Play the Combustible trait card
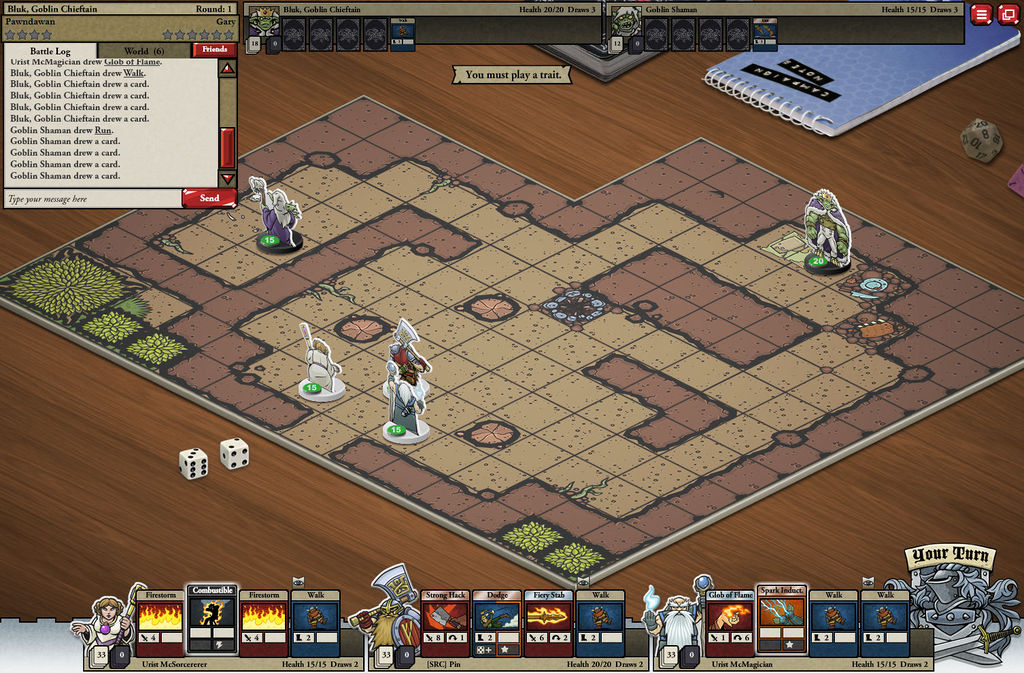The image size is (1024, 673). [212, 620]
